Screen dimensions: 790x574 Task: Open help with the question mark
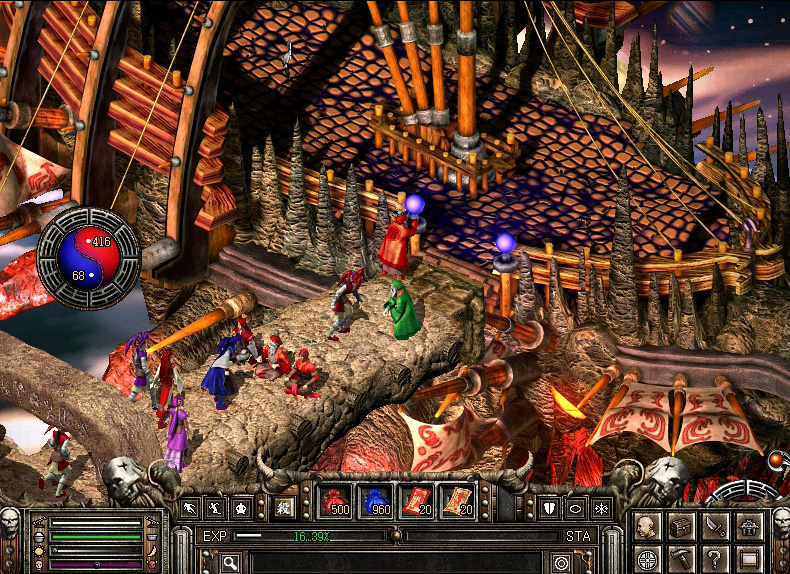point(714,556)
